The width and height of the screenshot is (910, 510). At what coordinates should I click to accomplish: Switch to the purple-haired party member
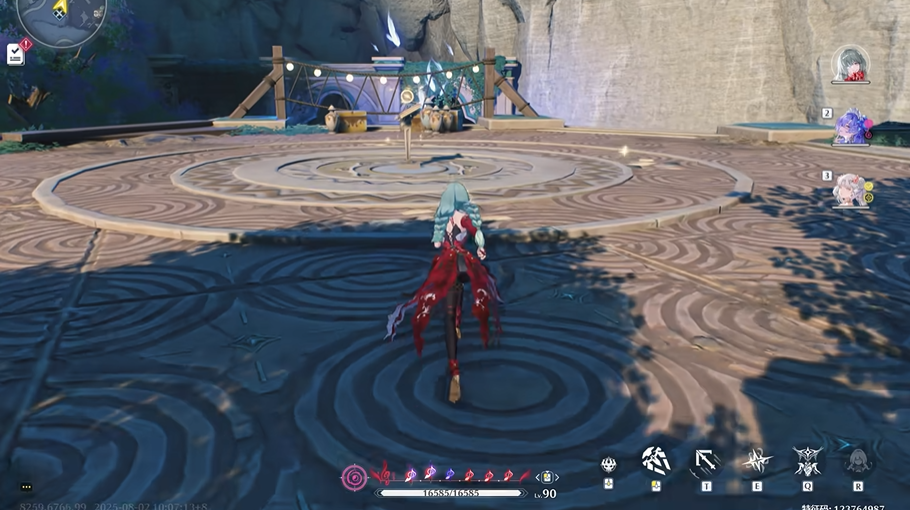[852, 127]
